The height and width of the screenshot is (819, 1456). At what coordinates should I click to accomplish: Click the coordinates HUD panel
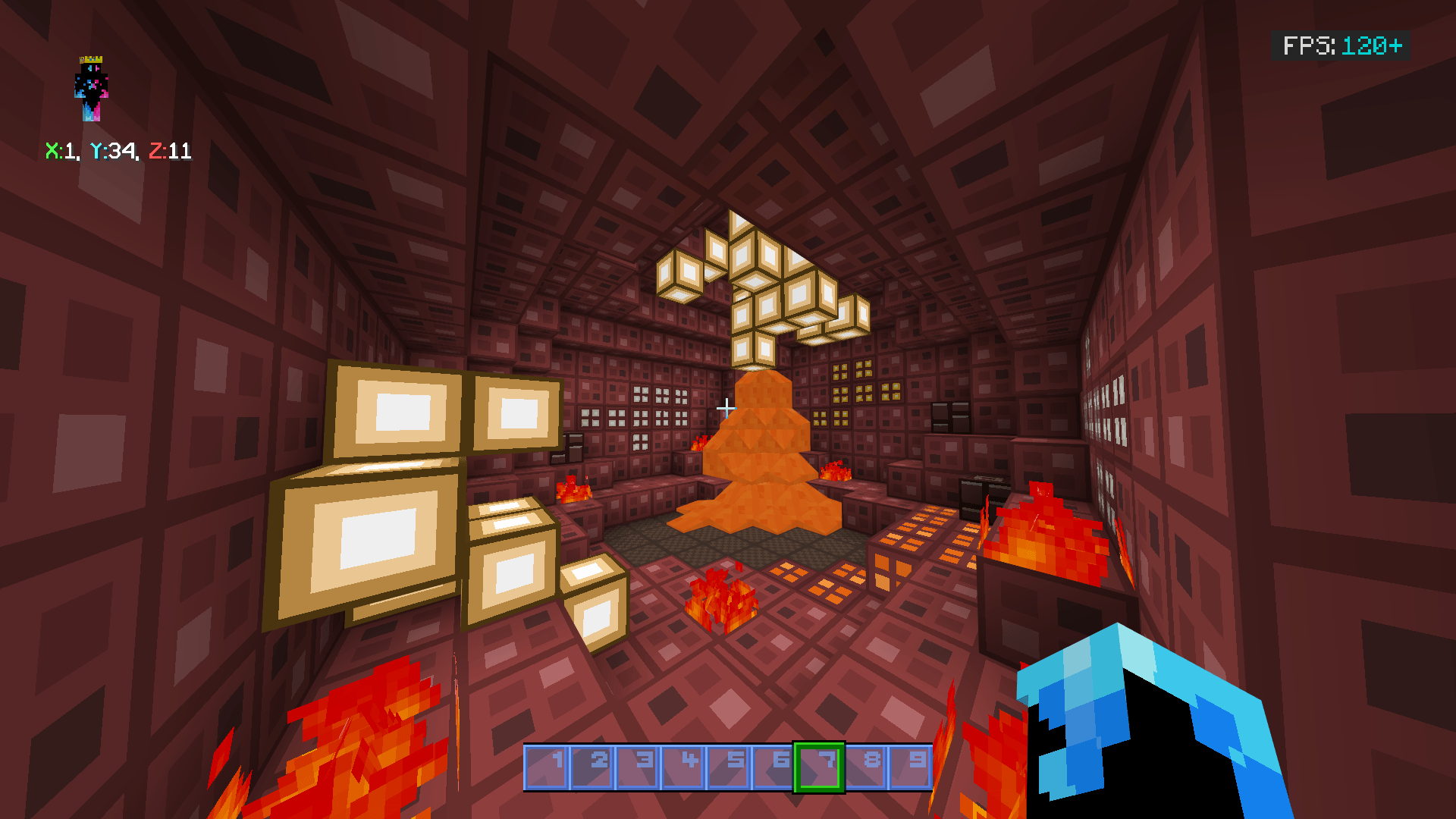click(118, 151)
